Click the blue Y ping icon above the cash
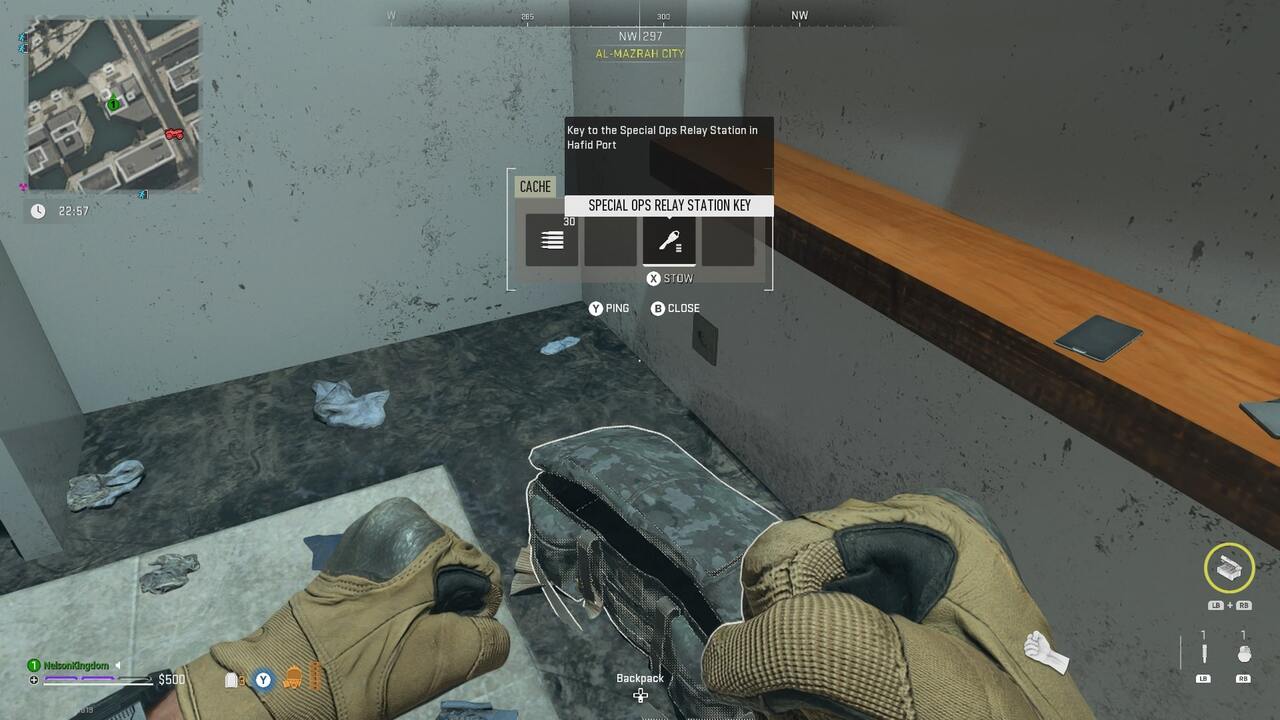The width and height of the screenshot is (1280, 720). coord(262,678)
